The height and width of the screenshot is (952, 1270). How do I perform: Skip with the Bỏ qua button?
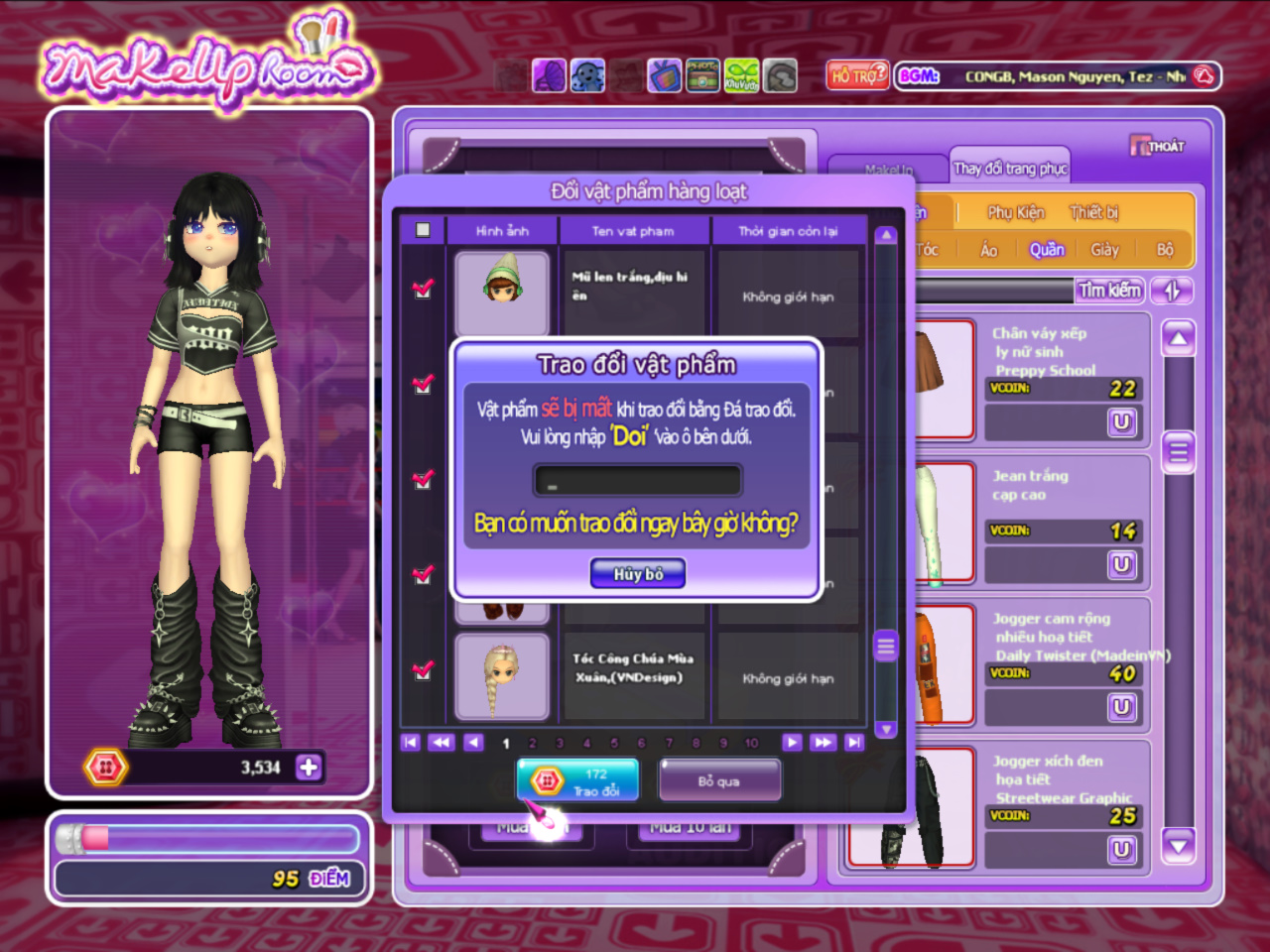pos(719,781)
